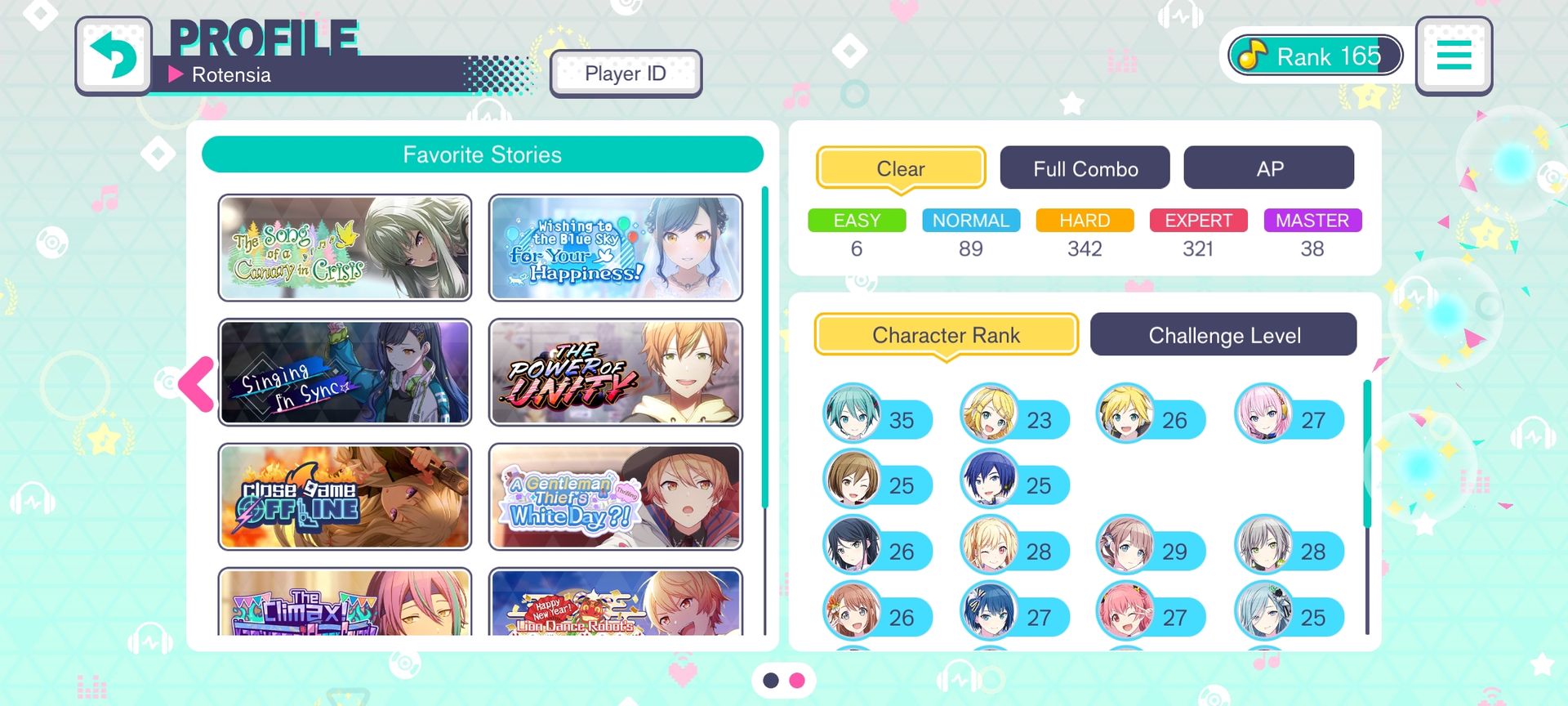View A Gentleman Thief's White Day story

point(616,497)
